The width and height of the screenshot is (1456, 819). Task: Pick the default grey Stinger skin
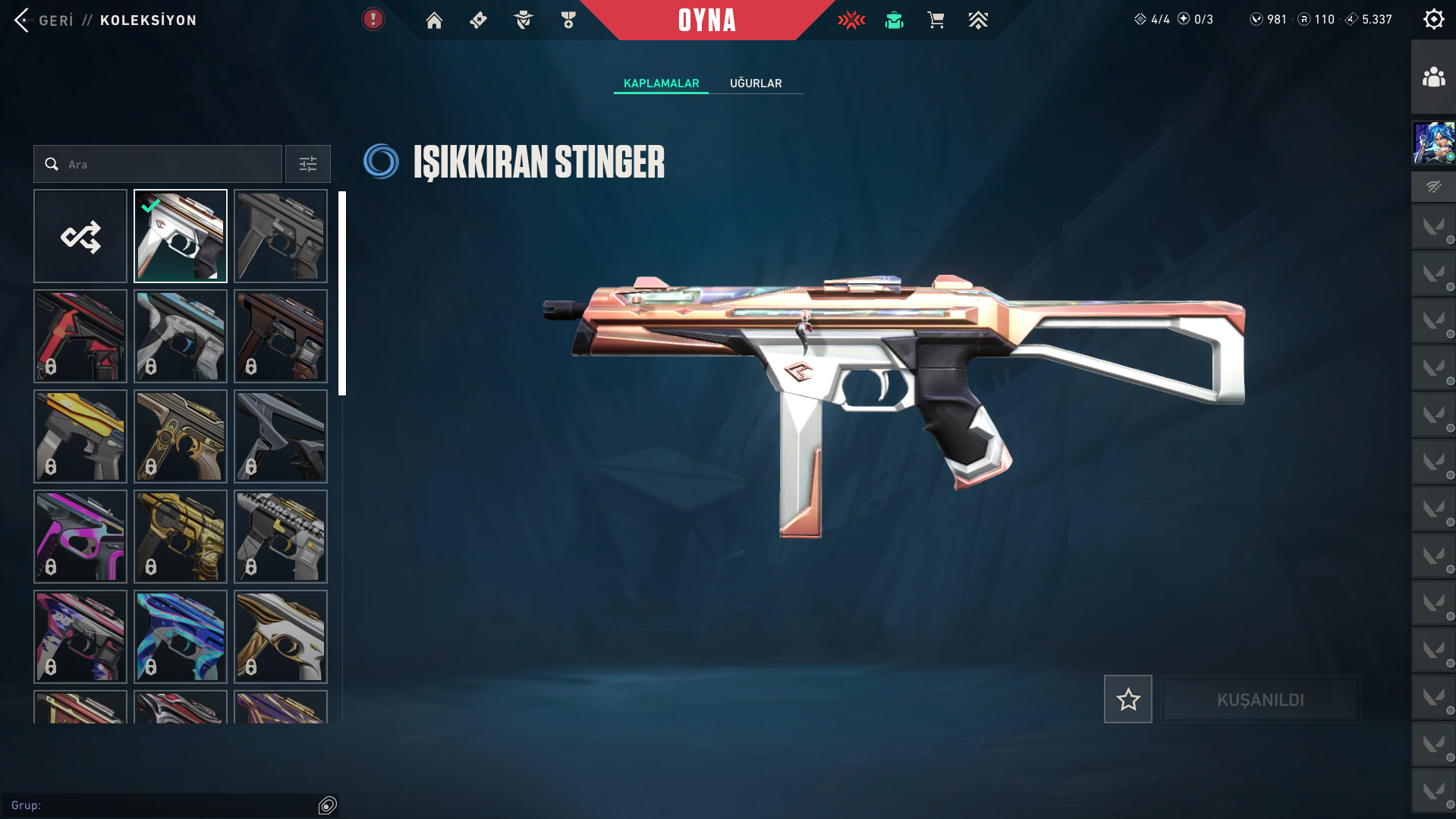pyautogui.click(x=281, y=237)
